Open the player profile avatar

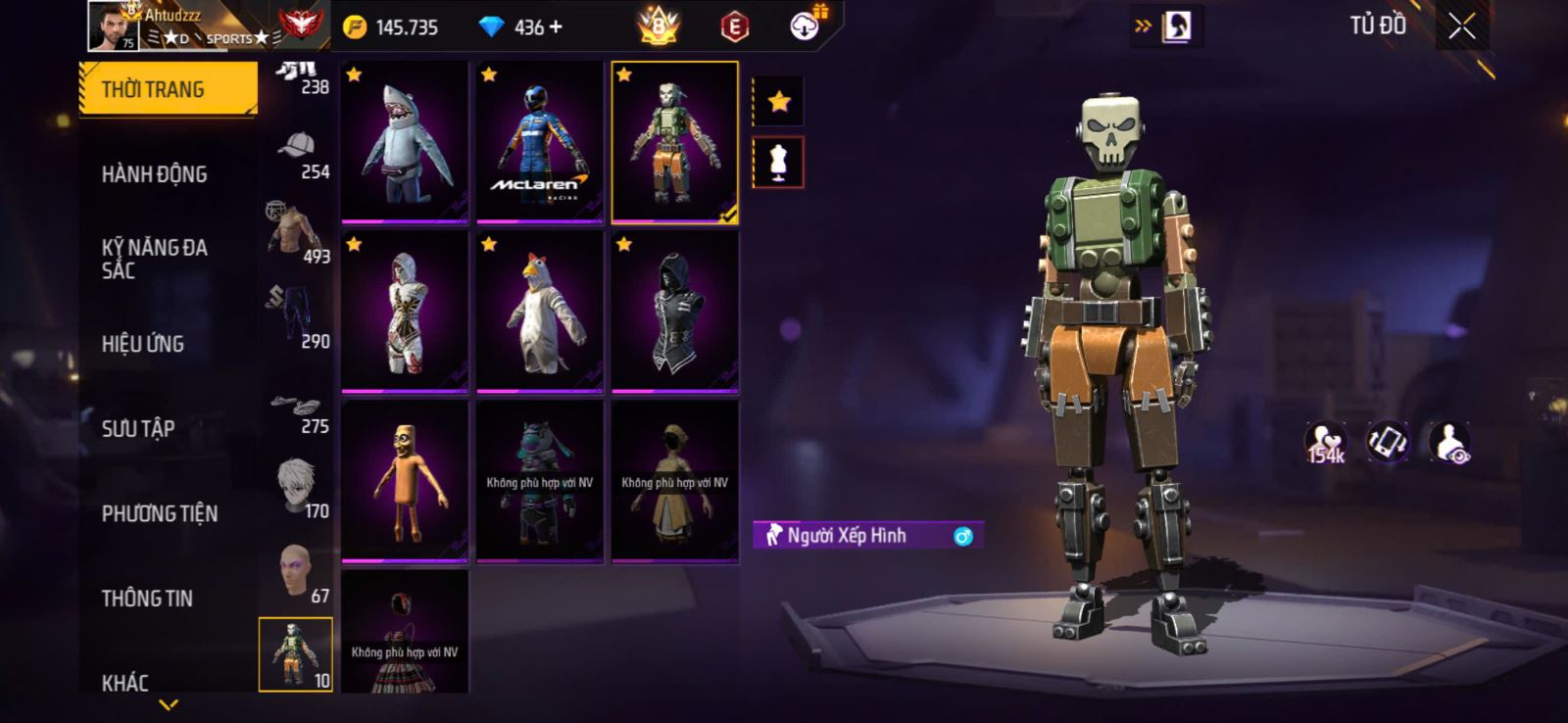[x=114, y=26]
